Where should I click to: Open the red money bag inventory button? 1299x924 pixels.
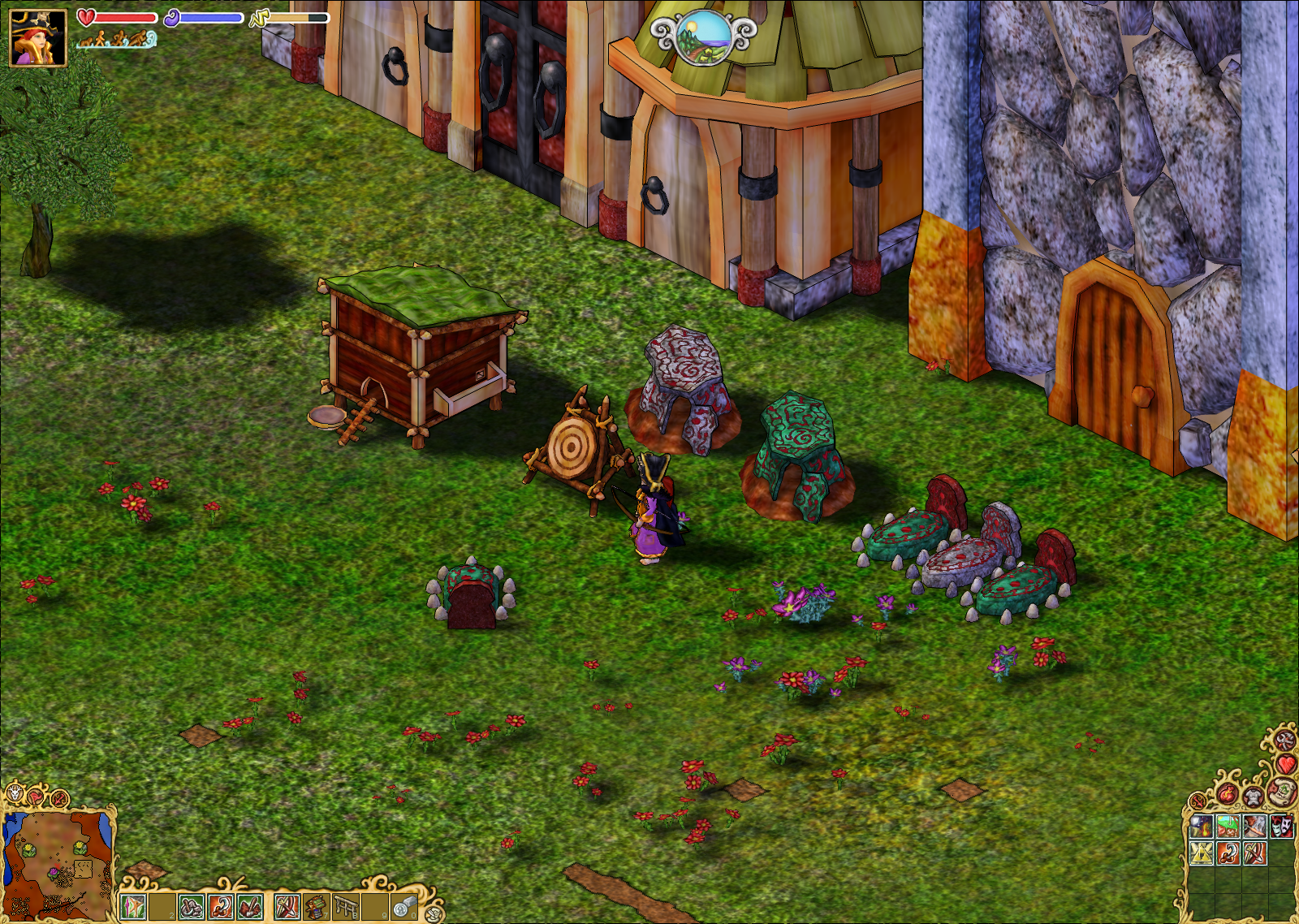[x=1227, y=793]
